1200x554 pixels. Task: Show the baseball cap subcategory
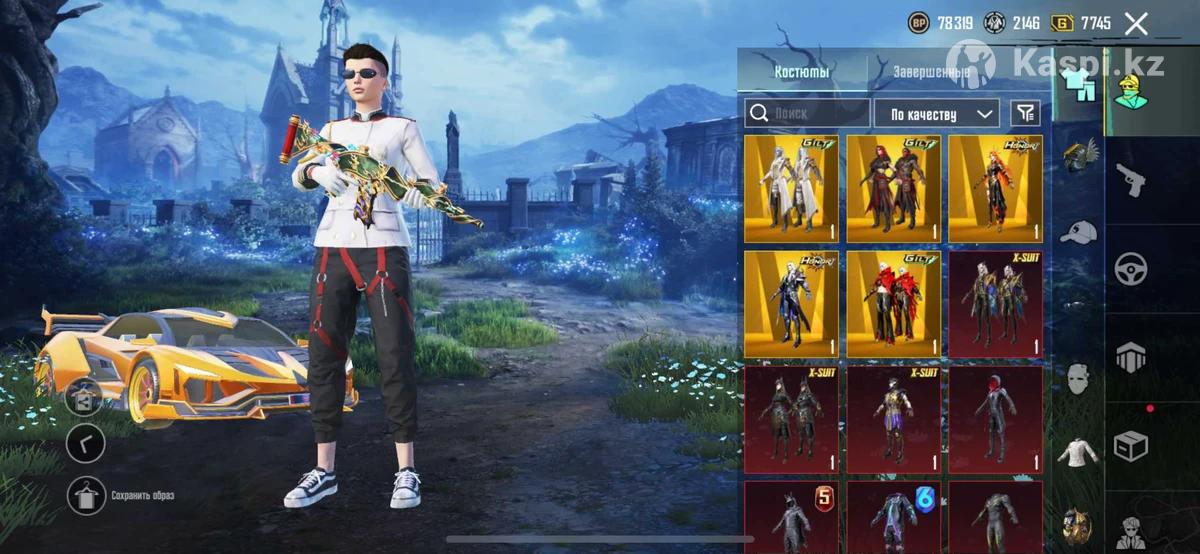(1078, 232)
